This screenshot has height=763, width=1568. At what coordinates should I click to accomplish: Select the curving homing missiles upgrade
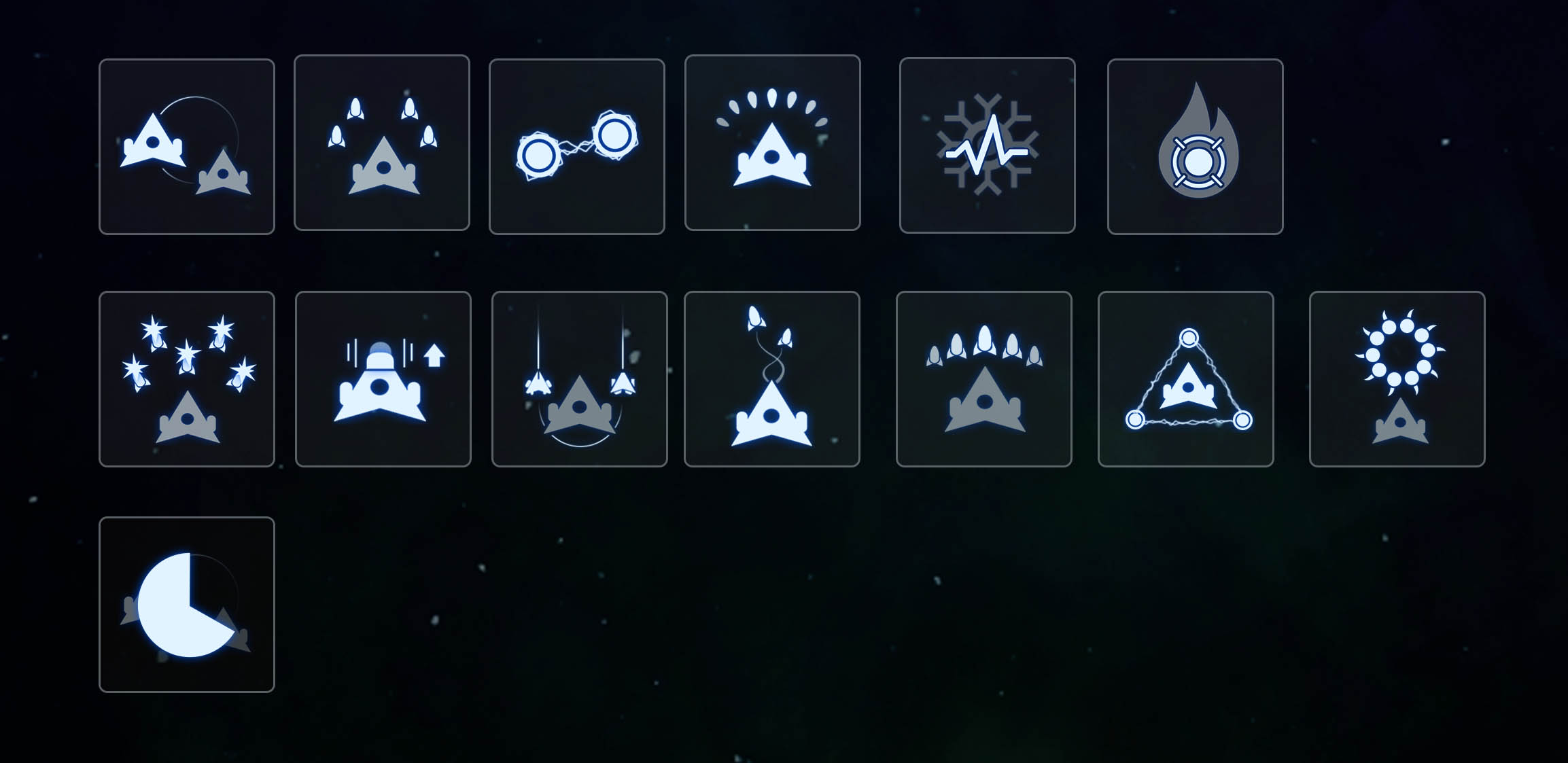click(773, 380)
